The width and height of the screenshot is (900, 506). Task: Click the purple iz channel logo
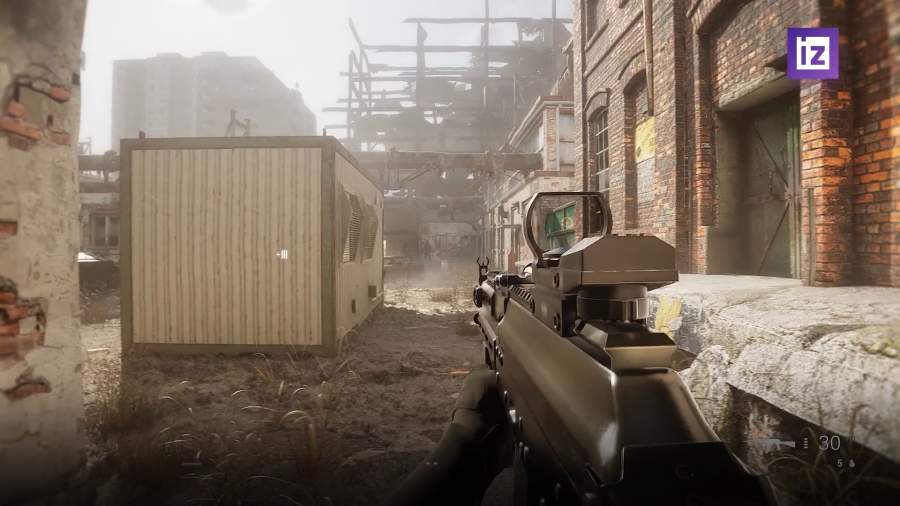(x=812, y=53)
